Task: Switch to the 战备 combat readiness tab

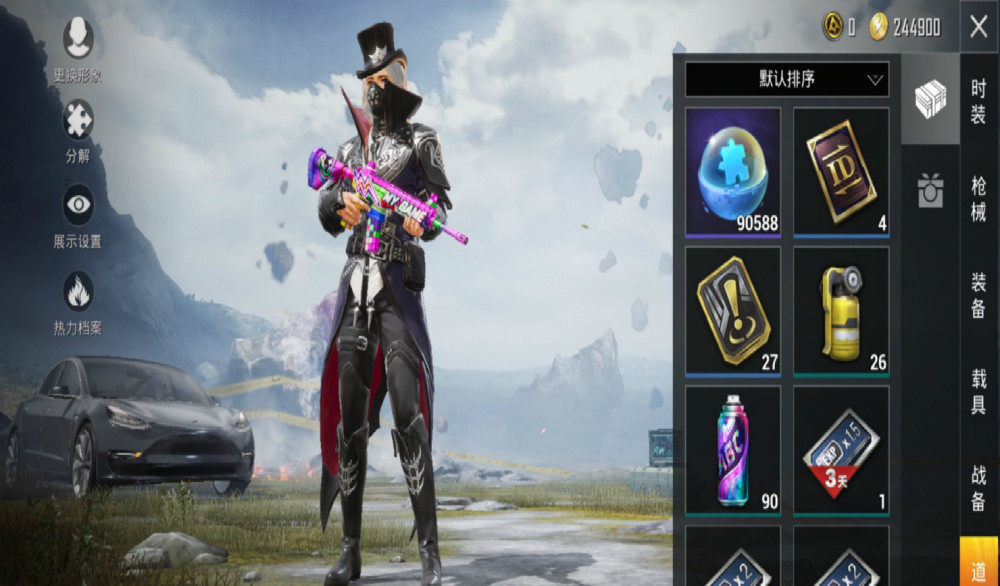Action: coord(979,487)
